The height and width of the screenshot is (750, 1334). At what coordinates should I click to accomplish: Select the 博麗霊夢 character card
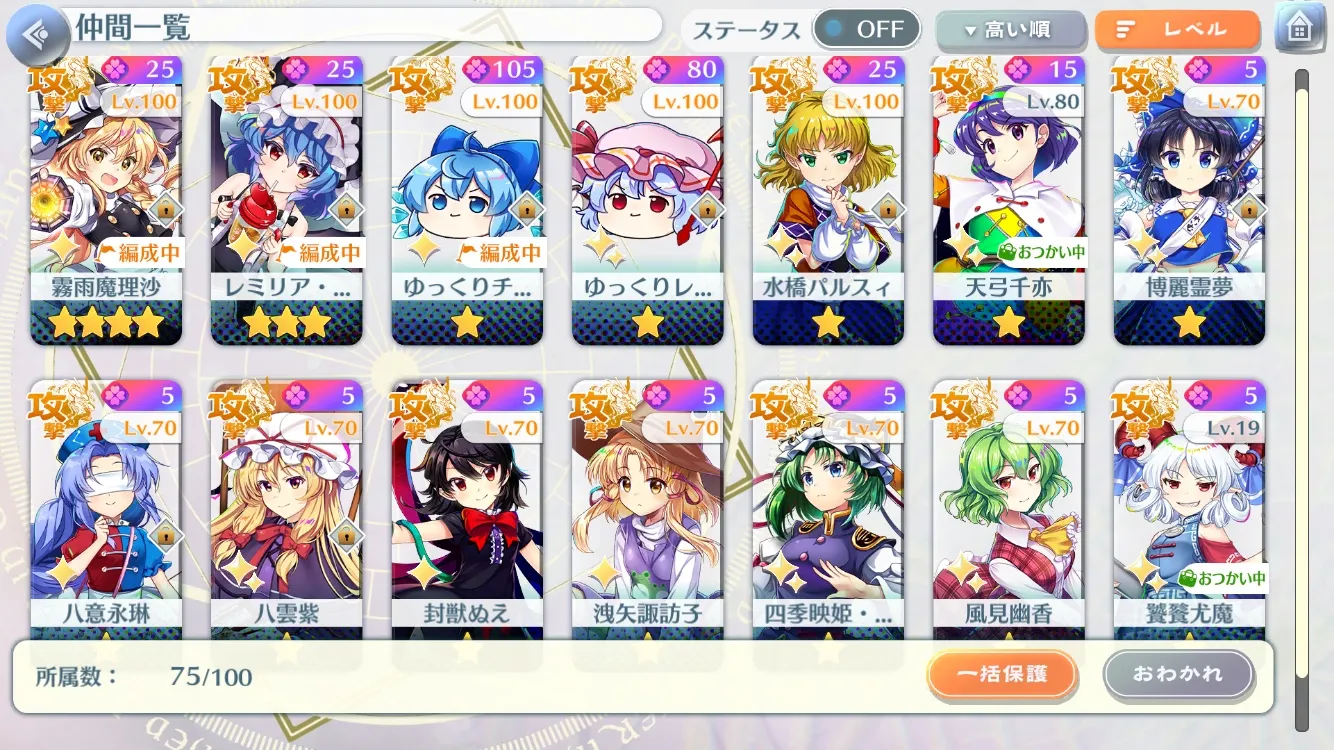pyautogui.click(x=1189, y=200)
